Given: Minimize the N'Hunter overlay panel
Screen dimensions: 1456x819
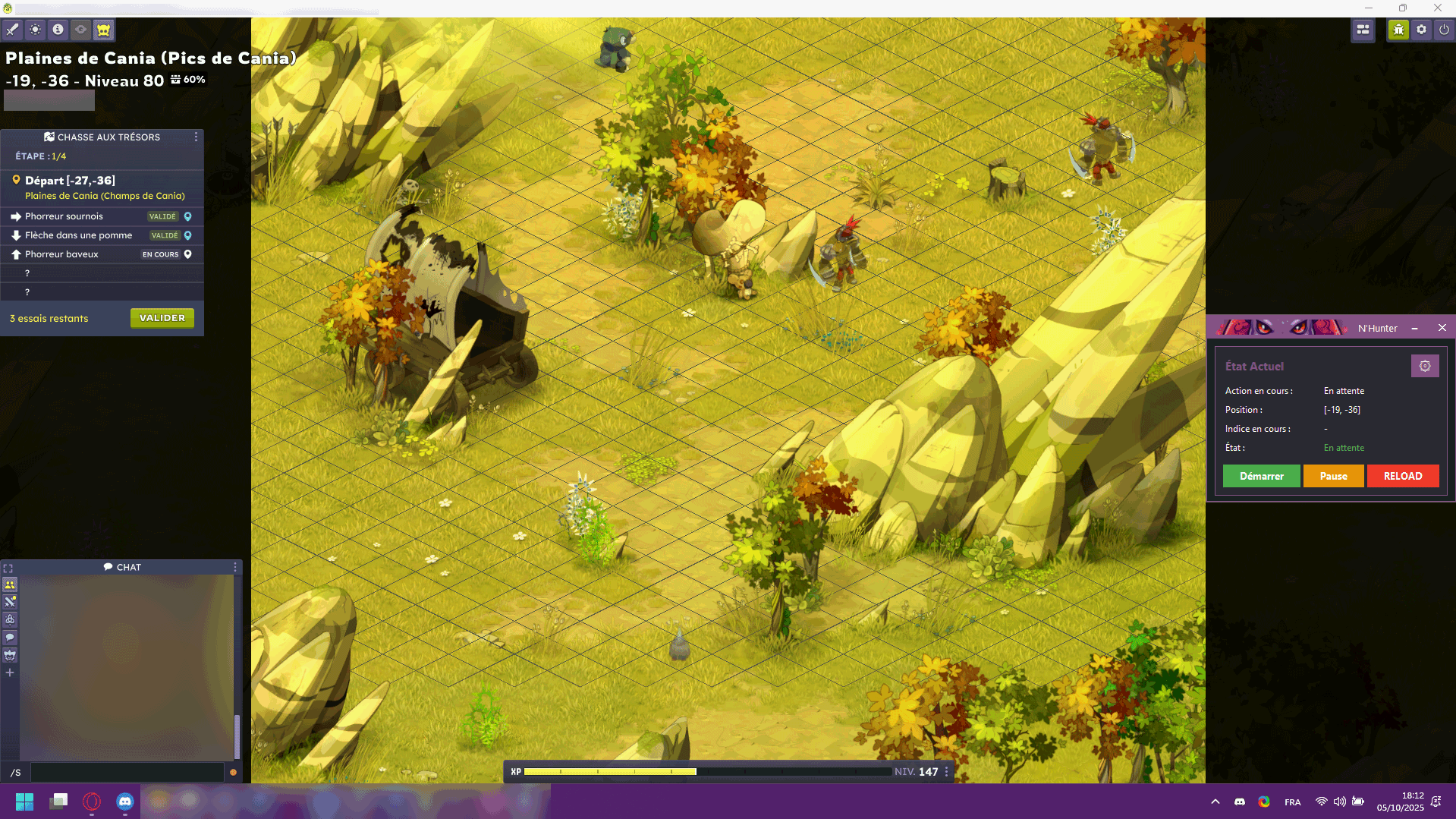Looking at the screenshot, I should (1414, 328).
